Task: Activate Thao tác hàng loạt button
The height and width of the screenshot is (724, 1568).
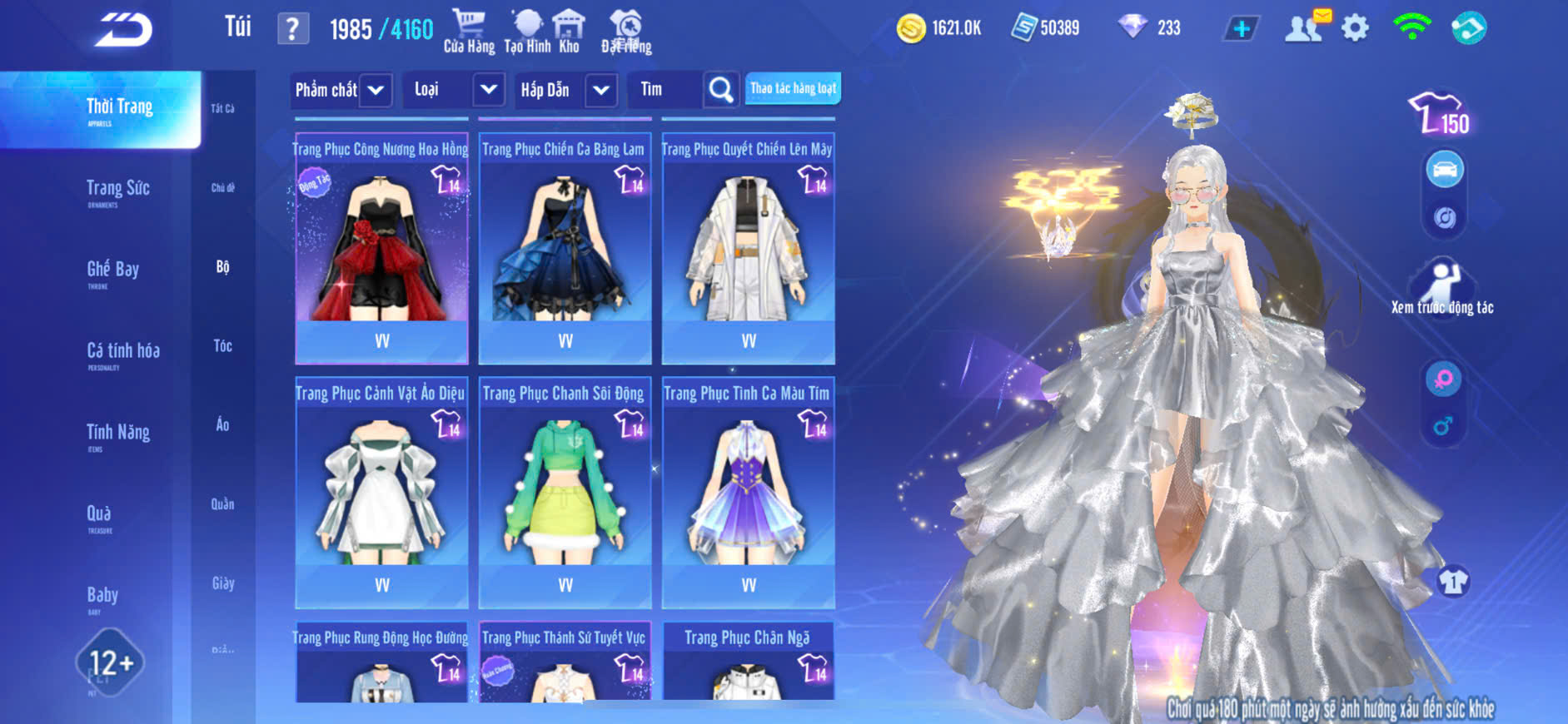Action: tap(793, 88)
